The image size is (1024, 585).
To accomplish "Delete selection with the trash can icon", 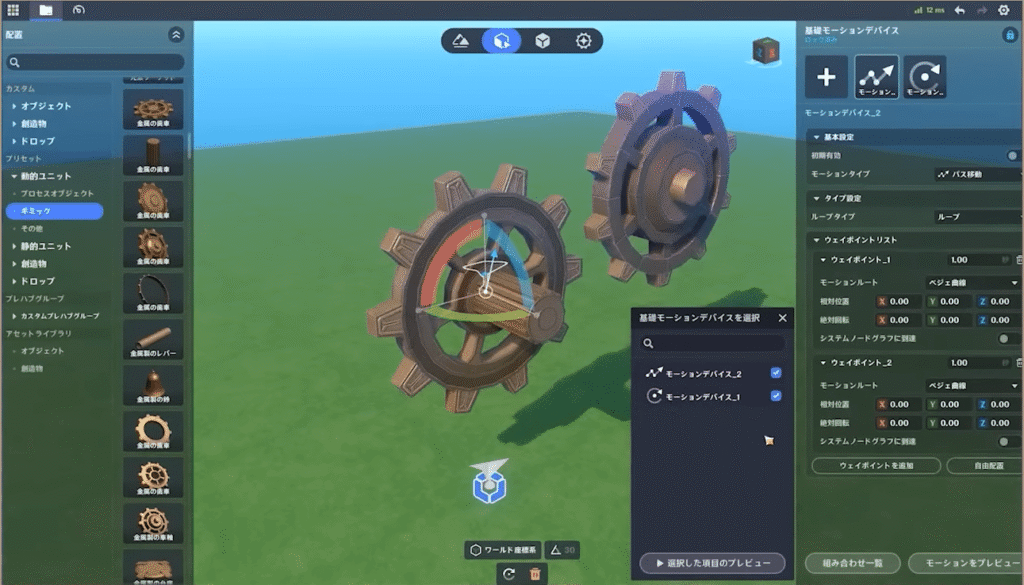I will [535, 574].
